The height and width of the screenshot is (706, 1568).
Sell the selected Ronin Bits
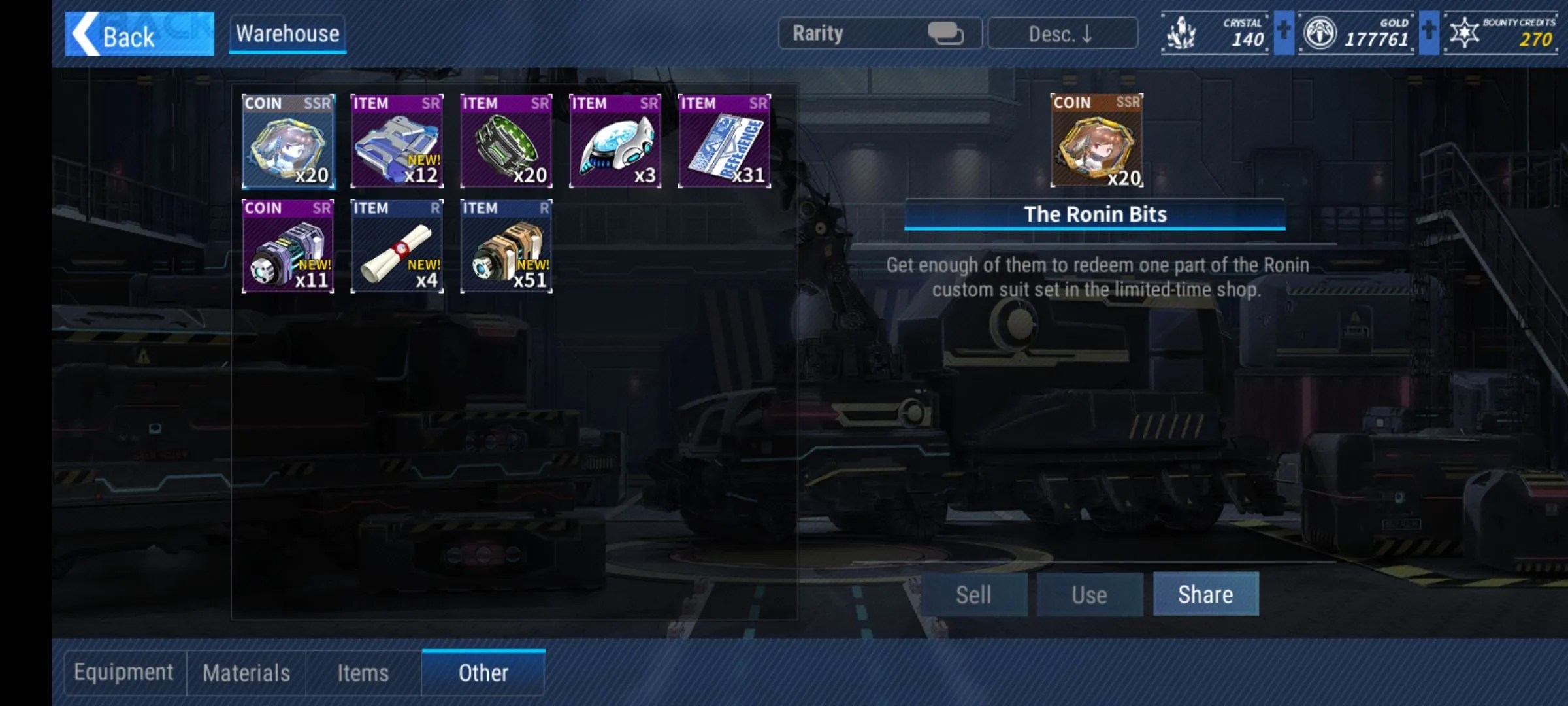(x=973, y=595)
